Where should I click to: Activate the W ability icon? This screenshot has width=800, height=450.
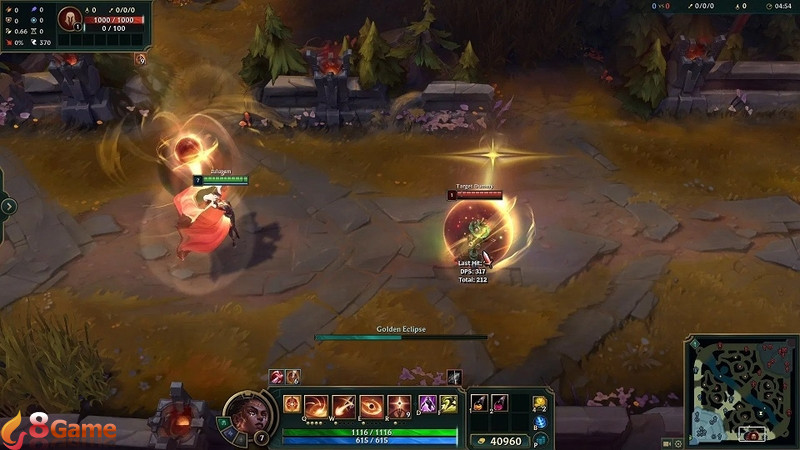(x=345, y=404)
